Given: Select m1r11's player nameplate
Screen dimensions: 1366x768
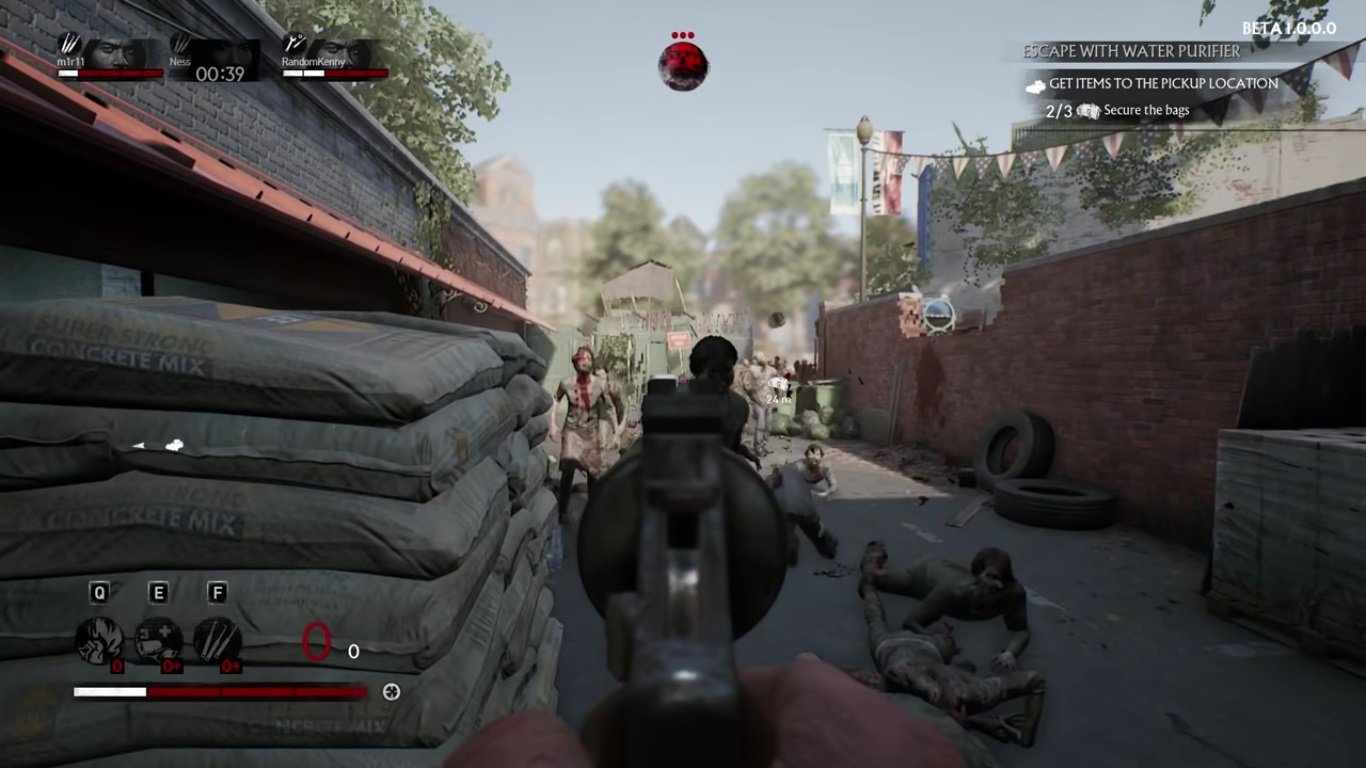Looking at the screenshot, I should click(71, 62).
